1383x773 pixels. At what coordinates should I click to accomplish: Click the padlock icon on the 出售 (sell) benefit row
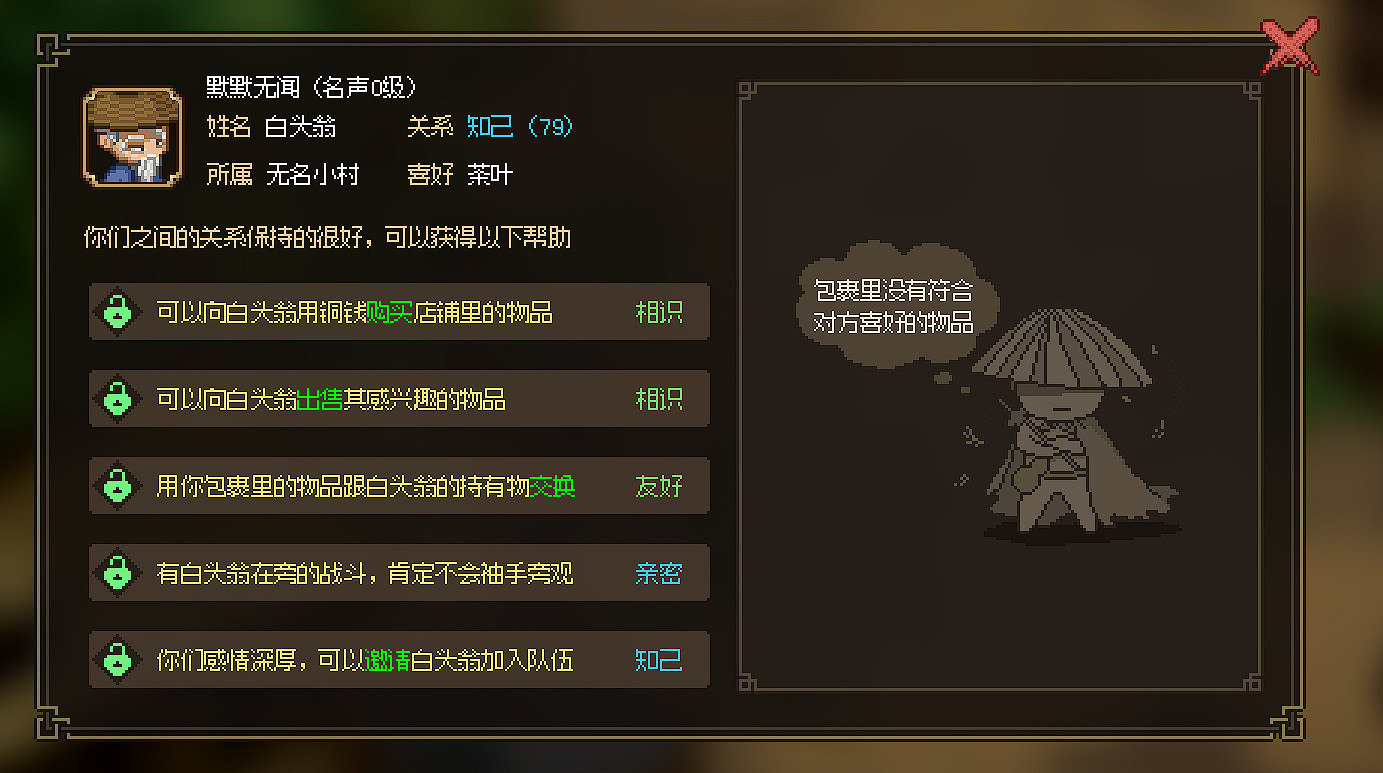click(x=119, y=398)
